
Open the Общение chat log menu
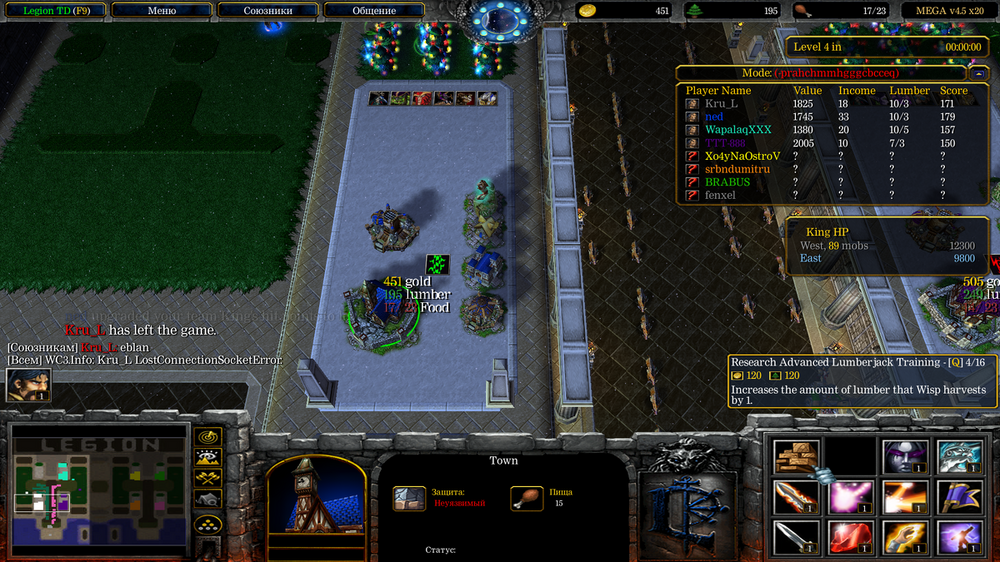[374, 10]
